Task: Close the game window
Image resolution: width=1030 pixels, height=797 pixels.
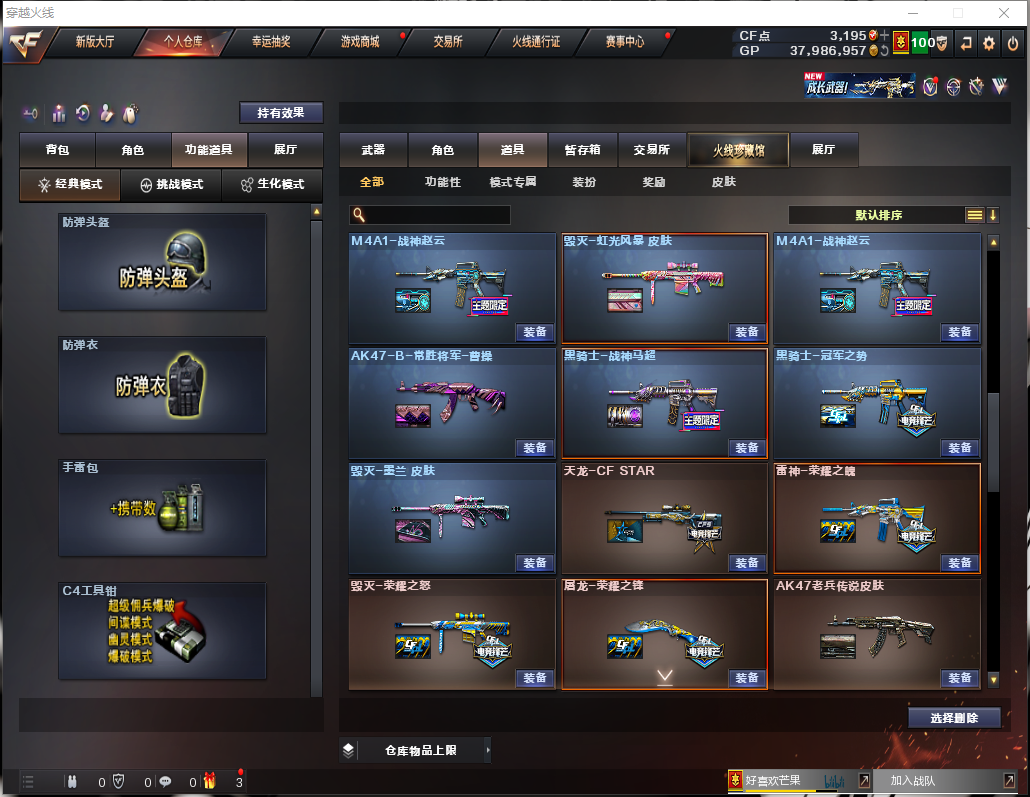Action: point(1003,13)
